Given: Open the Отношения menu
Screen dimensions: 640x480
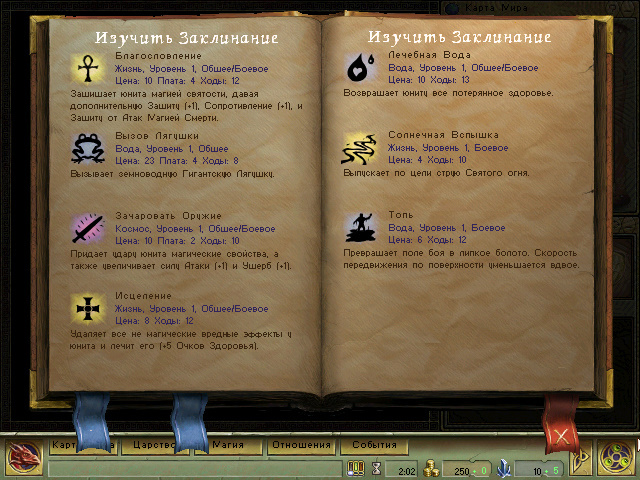Looking at the screenshot, I should (x=300, y=445).
